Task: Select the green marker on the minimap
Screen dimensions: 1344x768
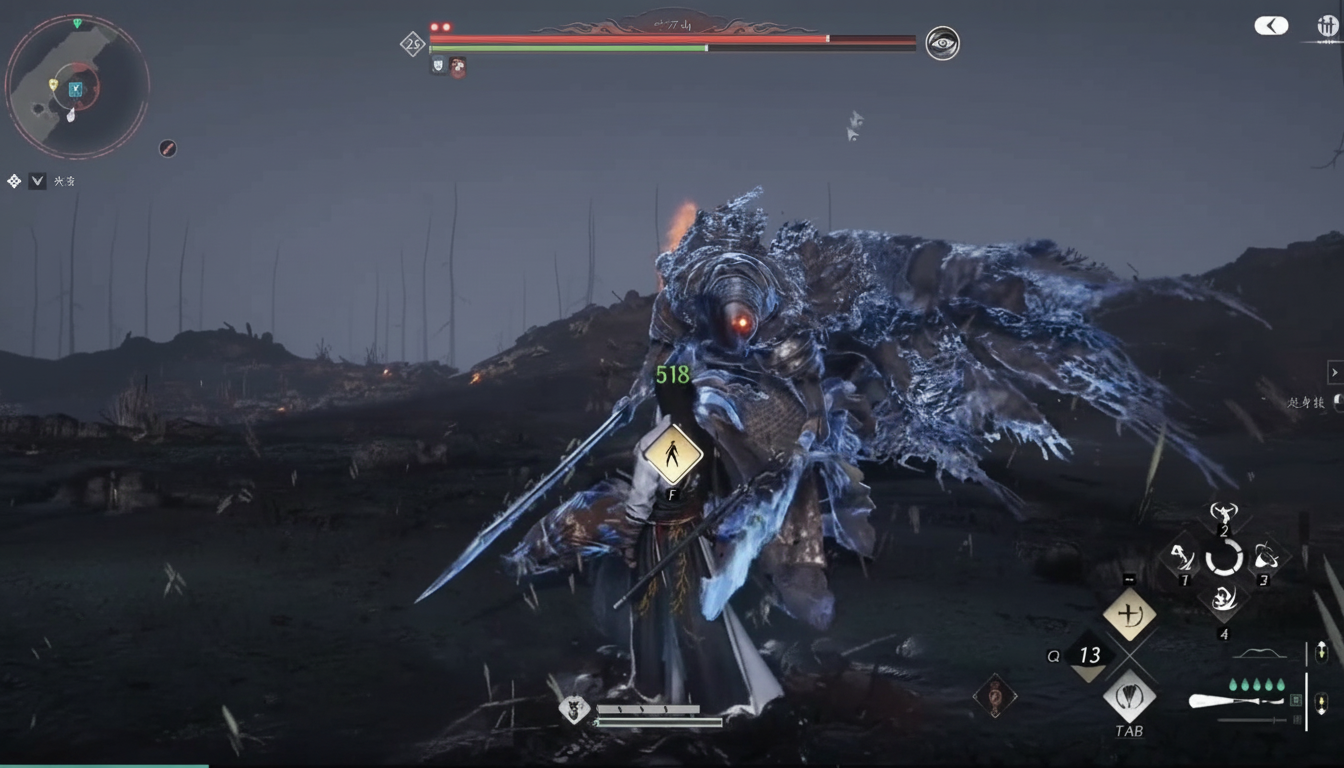Action: (77, 23)
